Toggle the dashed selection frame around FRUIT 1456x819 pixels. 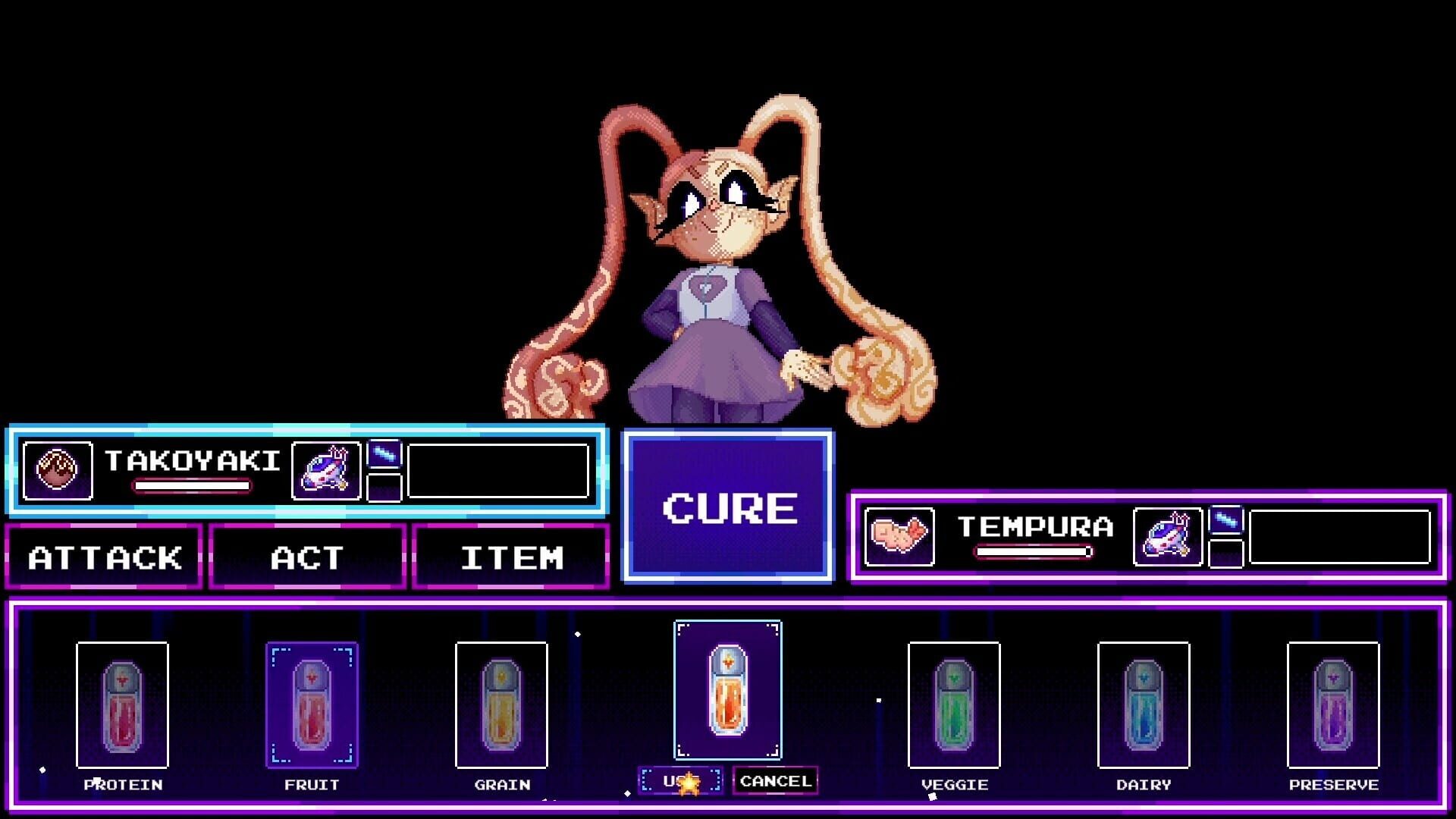(x=312, y=705)
